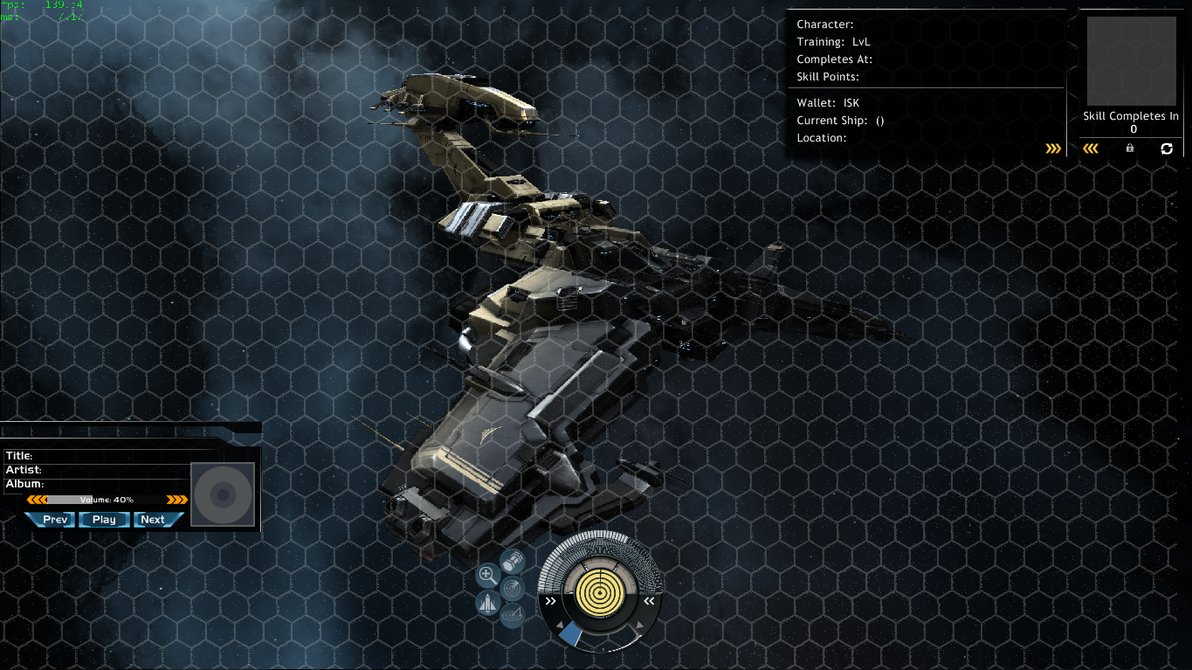This screenshot has height=670, width=1192.
Task: Click the Volume 40% slider bar
Action: [x=106, y=499]
